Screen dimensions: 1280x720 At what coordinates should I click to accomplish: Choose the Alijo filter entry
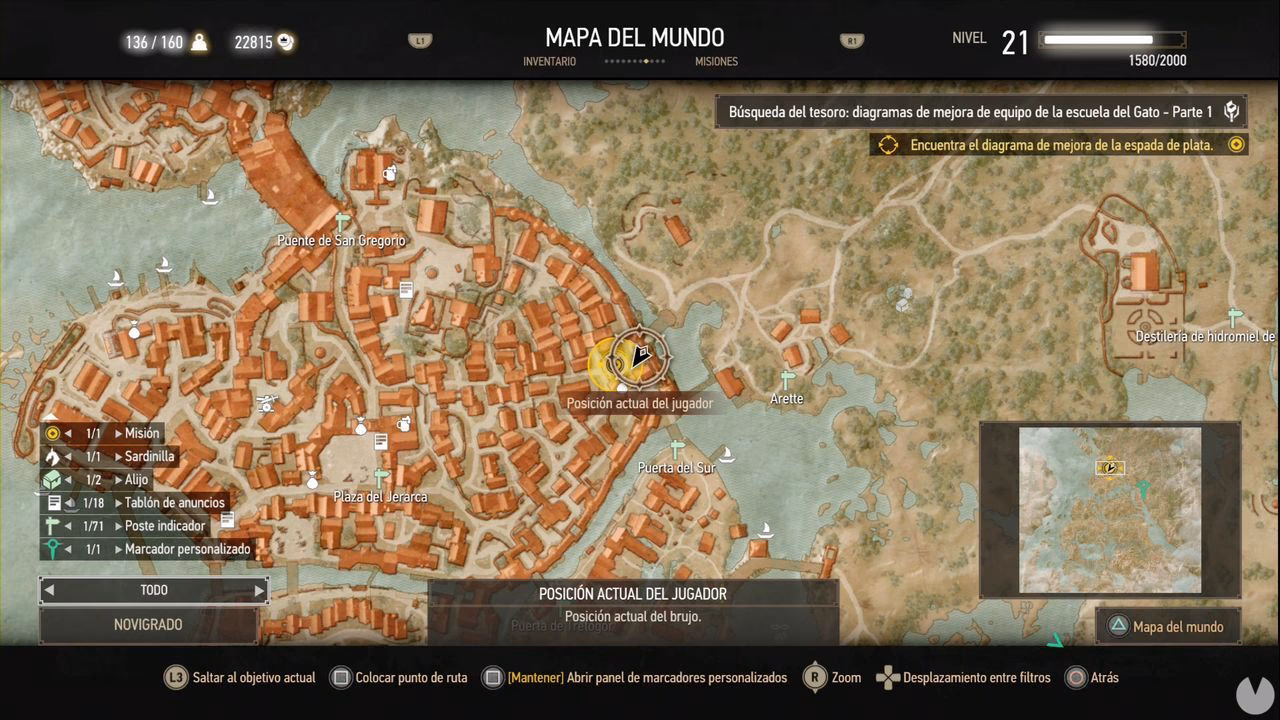point(136,479)
